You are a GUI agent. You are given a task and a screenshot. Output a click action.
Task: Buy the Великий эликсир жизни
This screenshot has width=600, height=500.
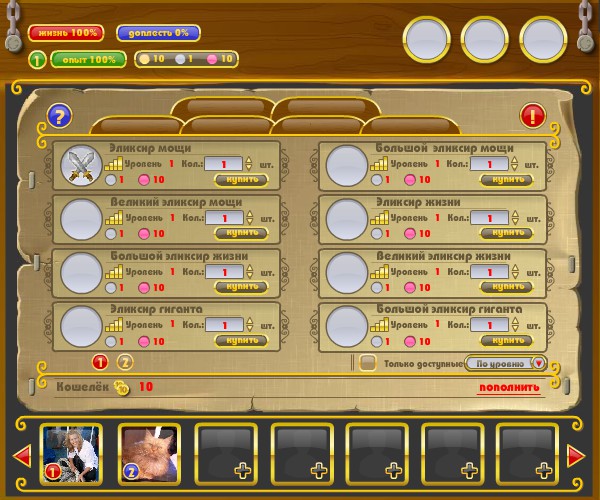pos(506,286)
